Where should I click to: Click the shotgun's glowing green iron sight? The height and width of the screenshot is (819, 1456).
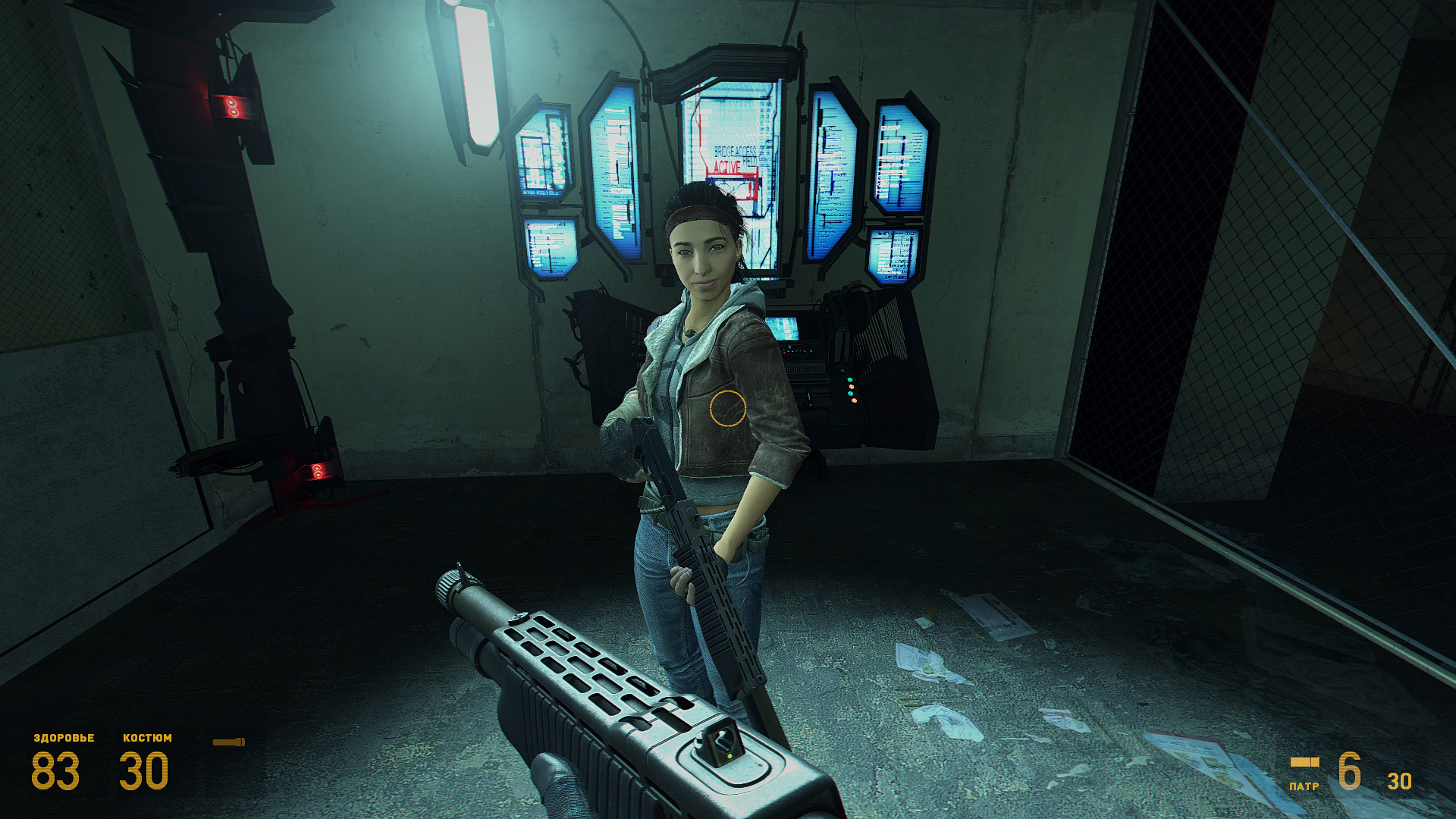click(x=732, y=755)
